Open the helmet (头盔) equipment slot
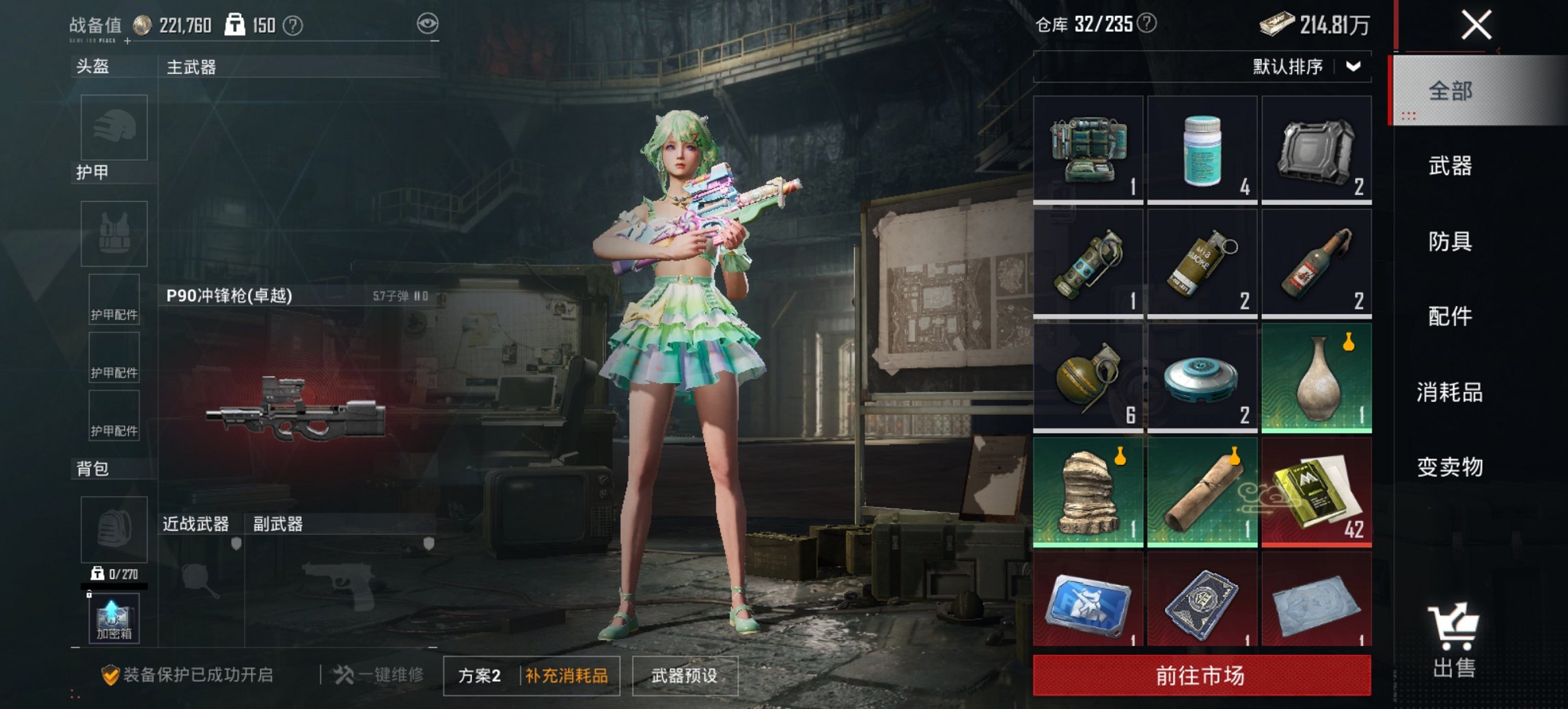Screen dimensions: 1568x709 tap(113, 127)
